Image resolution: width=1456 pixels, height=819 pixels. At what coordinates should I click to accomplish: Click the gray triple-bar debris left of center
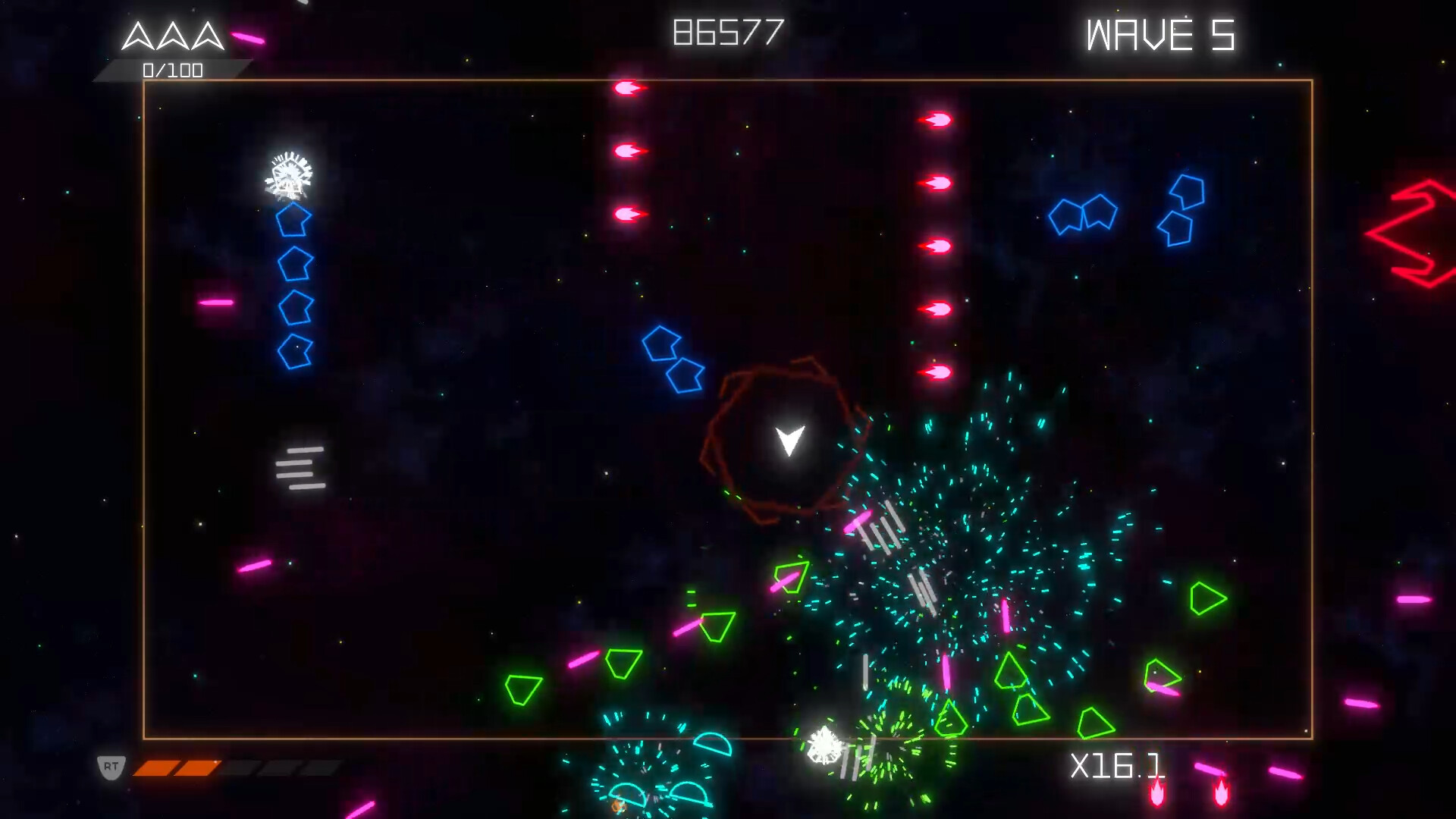click(x=300, y=466)
